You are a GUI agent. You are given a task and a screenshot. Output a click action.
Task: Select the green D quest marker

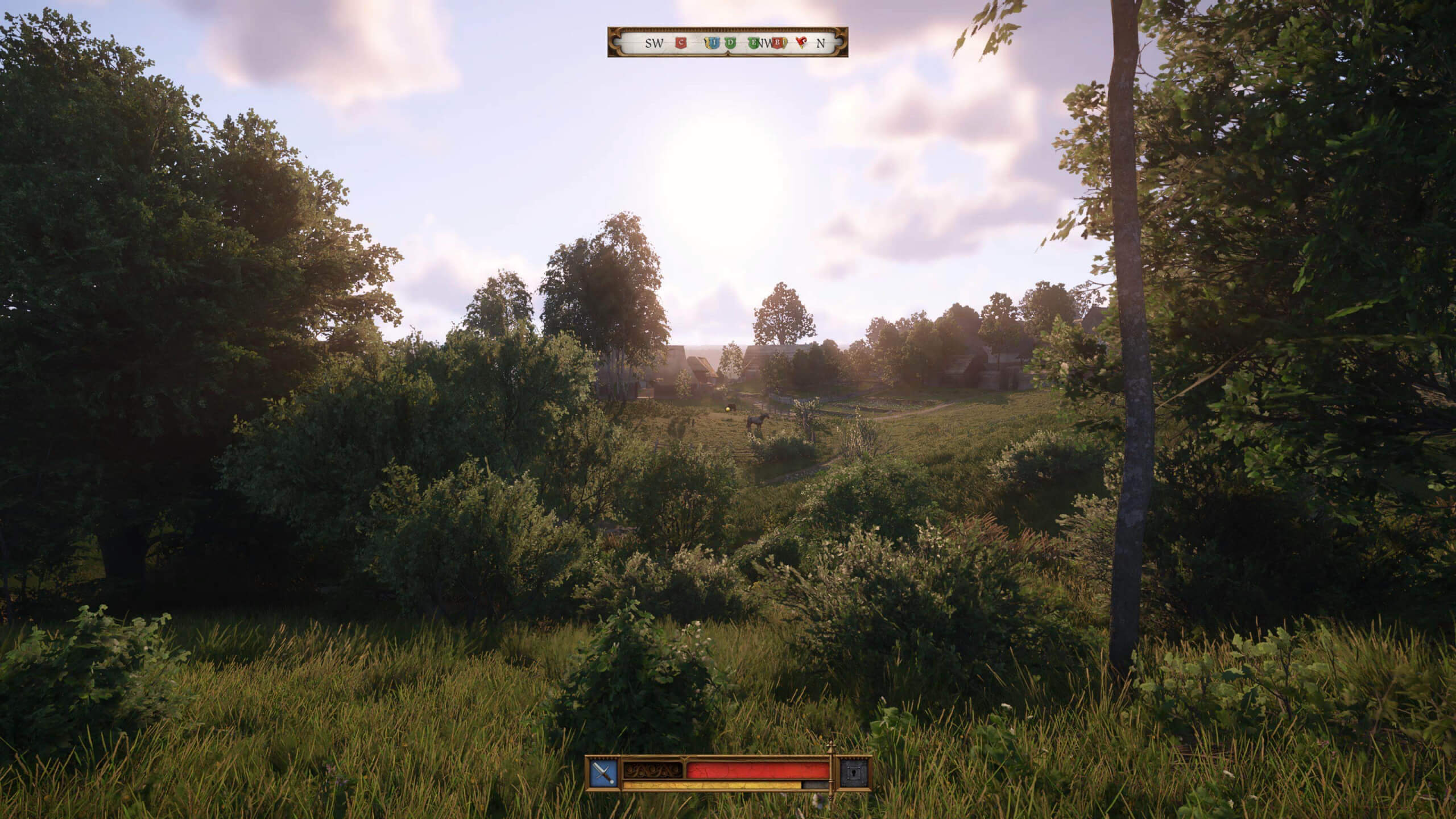[x=731, y=43]
